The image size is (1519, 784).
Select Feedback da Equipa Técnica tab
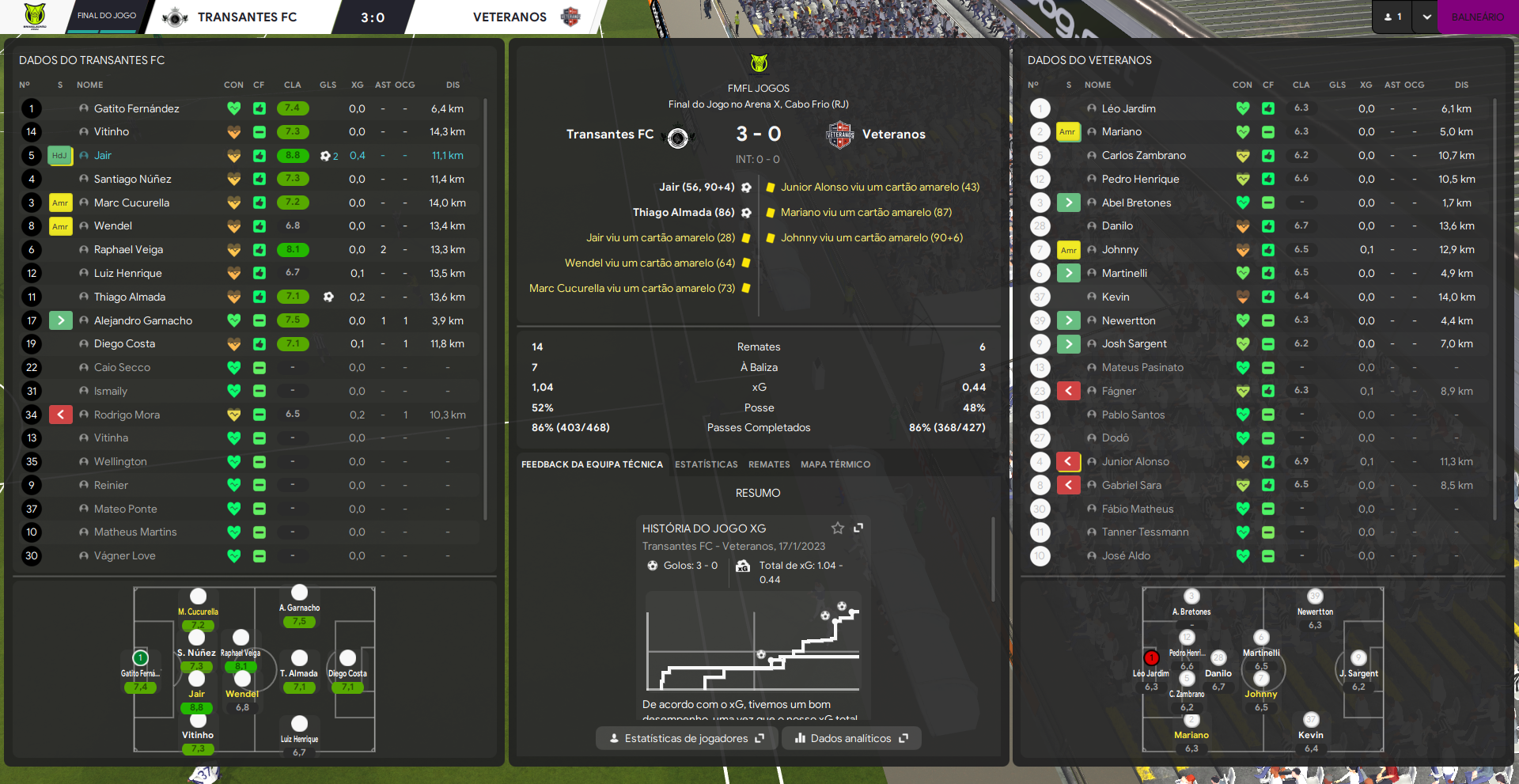(x=592, y=464)
